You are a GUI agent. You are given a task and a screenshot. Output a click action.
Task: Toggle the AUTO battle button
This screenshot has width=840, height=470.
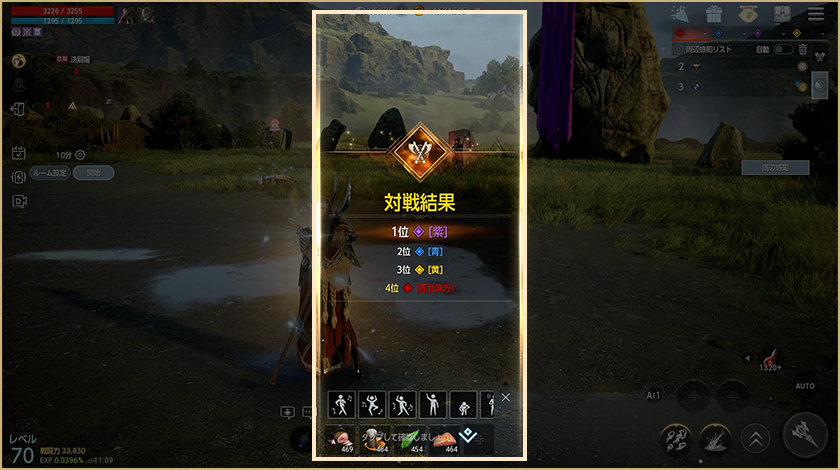pos(805,385)
